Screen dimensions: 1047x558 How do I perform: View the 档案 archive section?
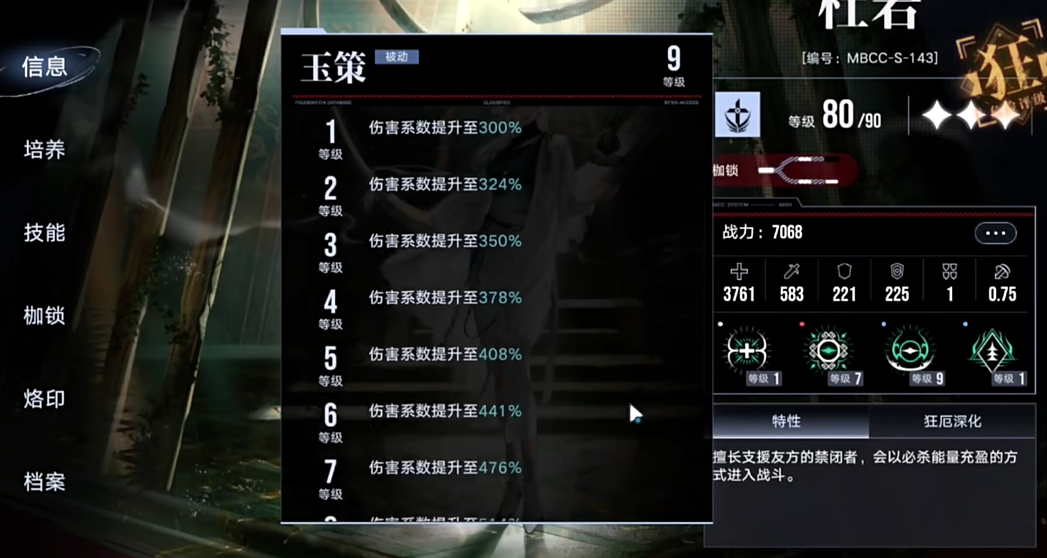click(x=45, y=482)
